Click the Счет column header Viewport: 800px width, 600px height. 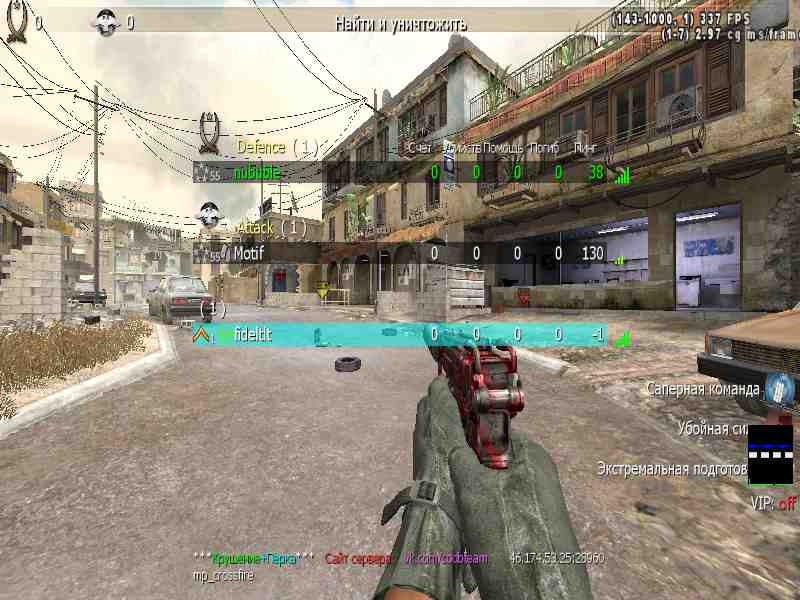pos(420,148)
